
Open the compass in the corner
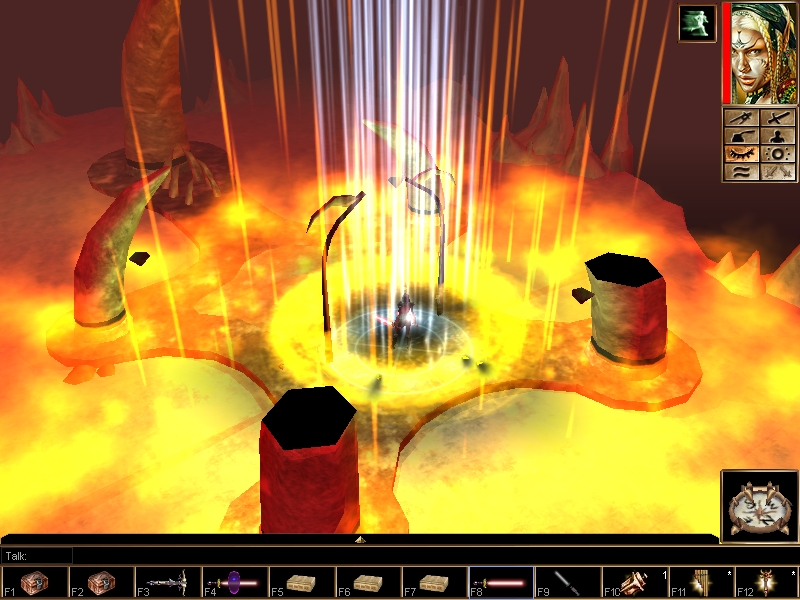pos(757,506)
